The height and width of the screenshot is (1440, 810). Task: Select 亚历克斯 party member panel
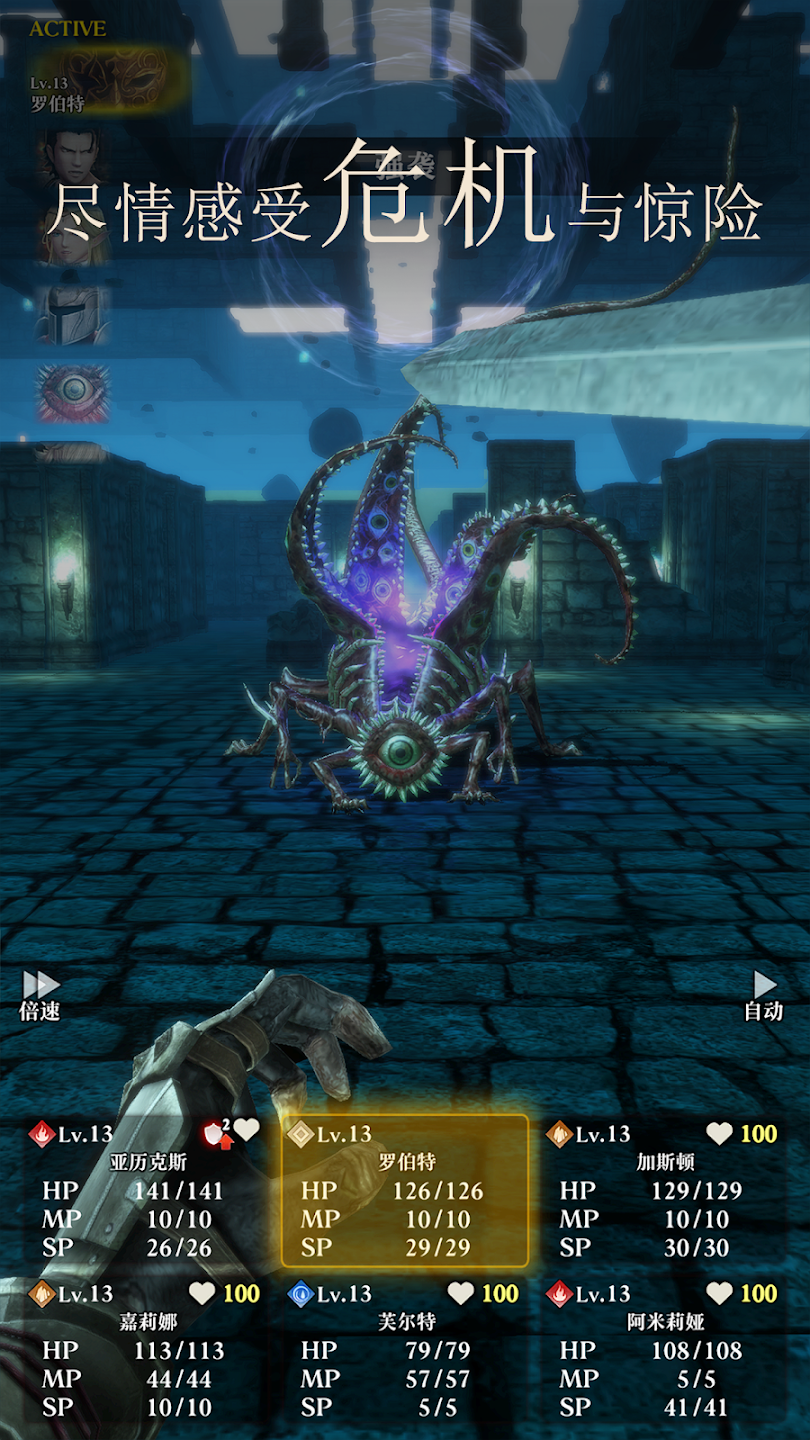[147, 1190]
